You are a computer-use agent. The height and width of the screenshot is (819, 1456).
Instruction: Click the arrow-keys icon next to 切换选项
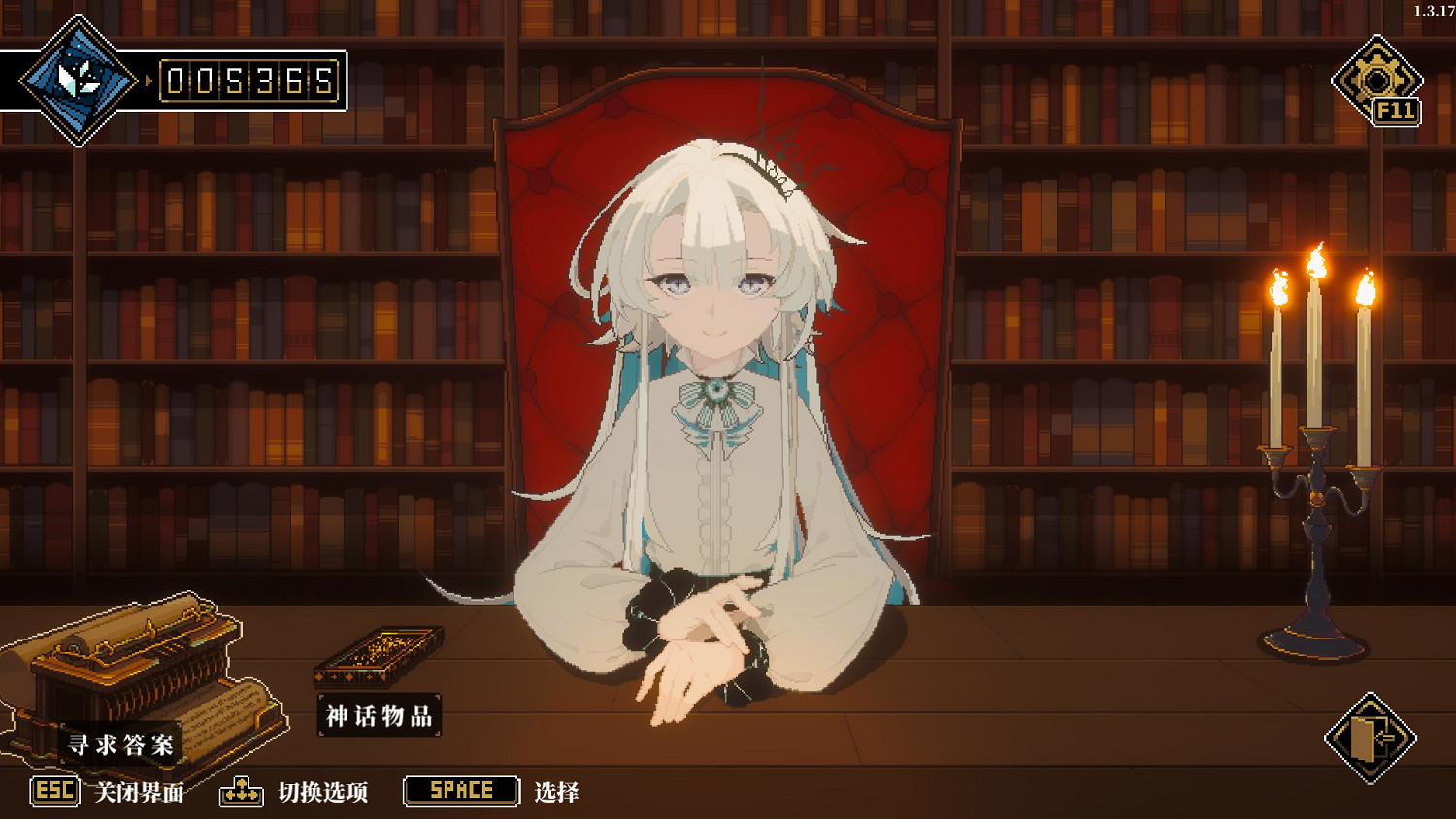(x=240, y=792)
